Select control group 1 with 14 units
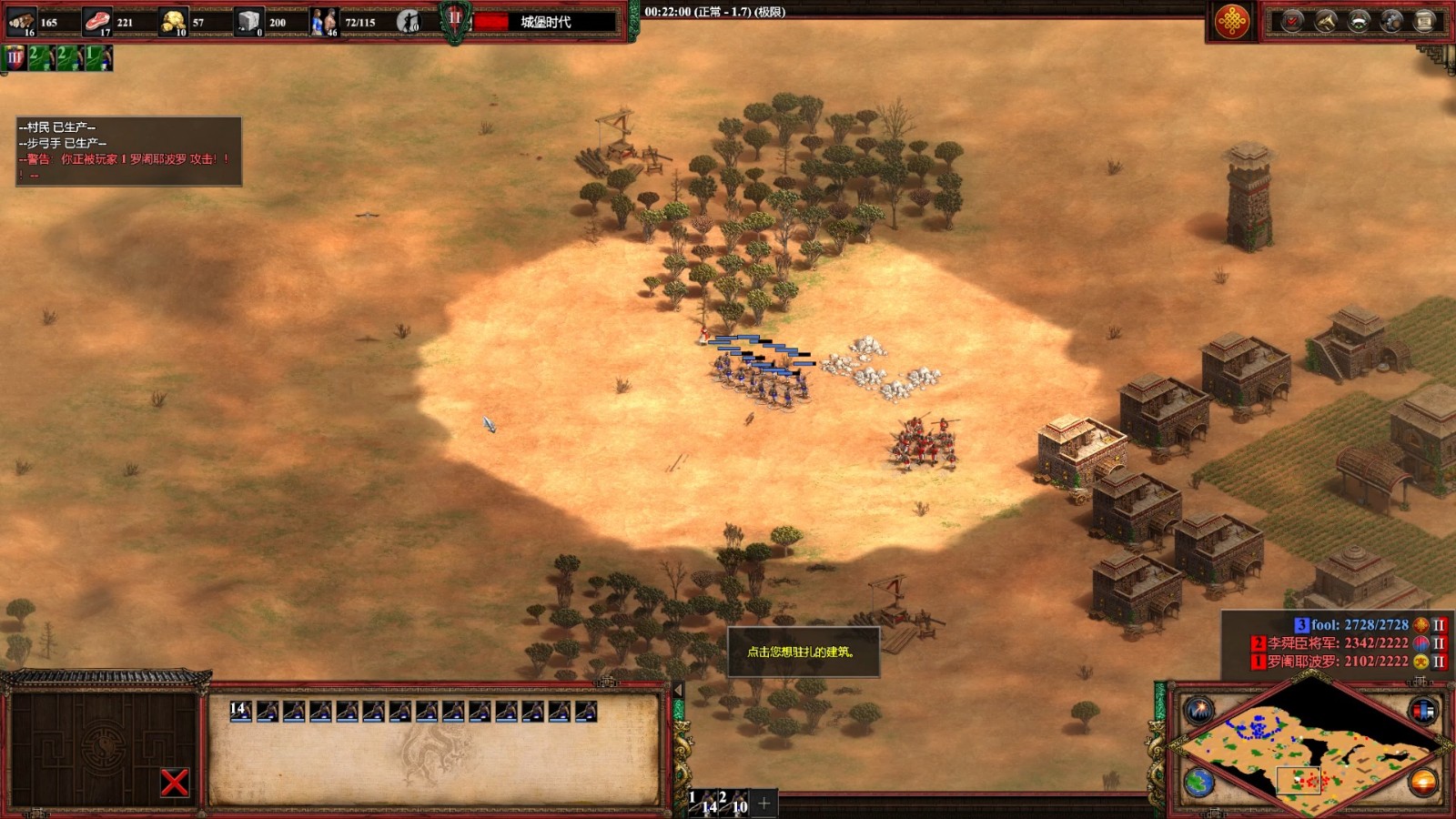1456x819 pixels. pyautogui.click(x=703, y=802)
